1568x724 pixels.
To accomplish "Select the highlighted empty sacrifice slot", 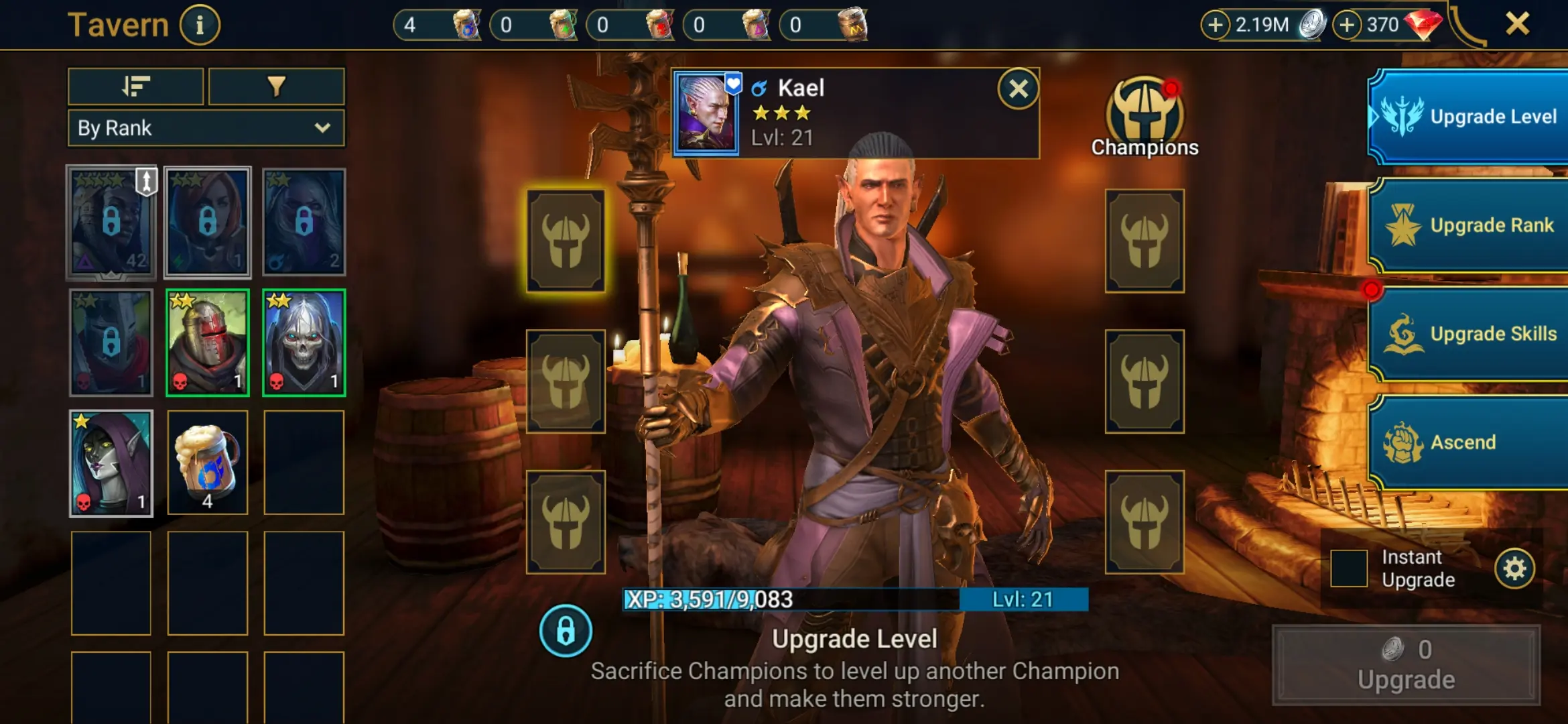I will (x=566, y=241).
